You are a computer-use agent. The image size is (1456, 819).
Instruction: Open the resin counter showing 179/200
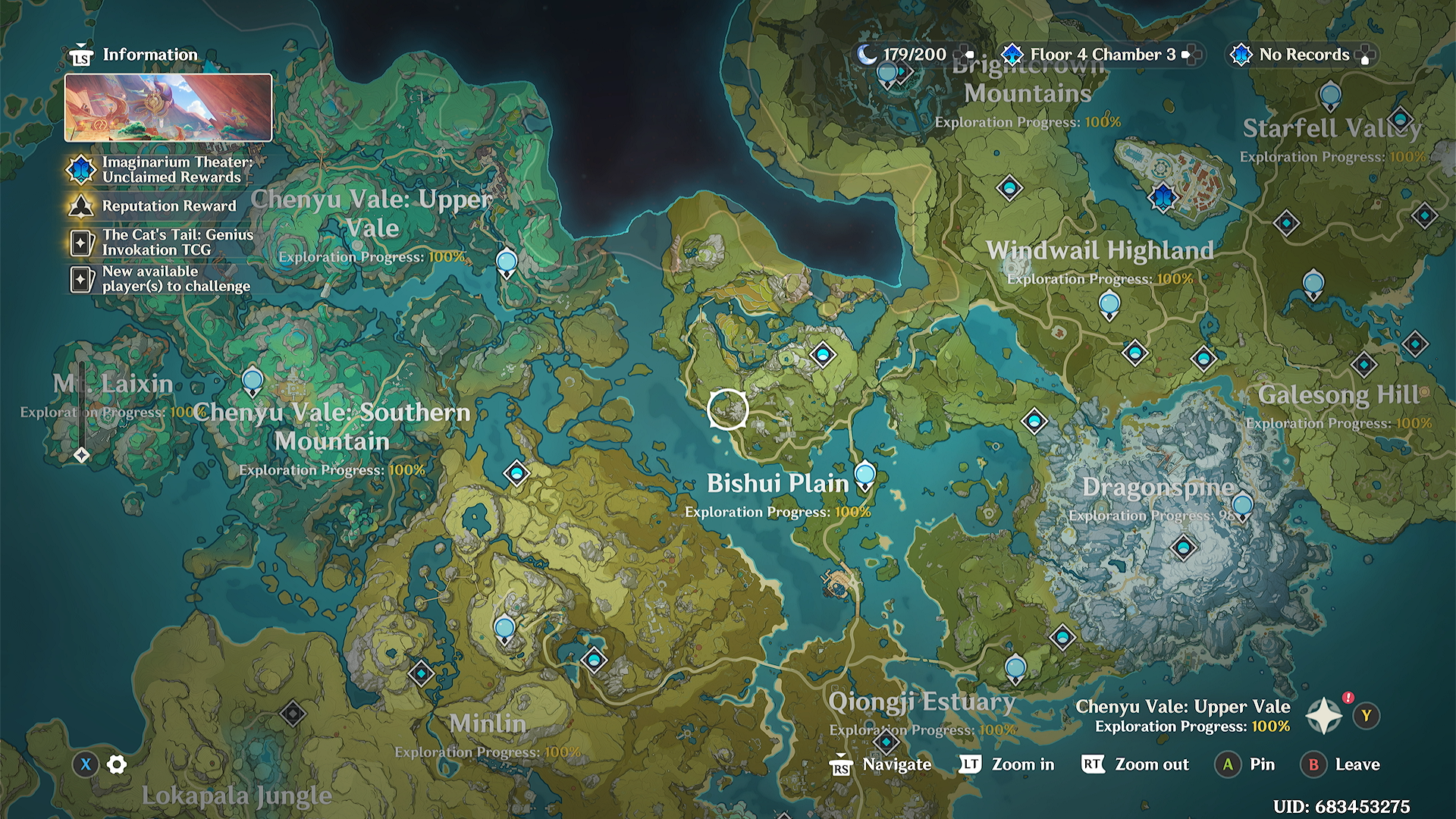(914, 55)
